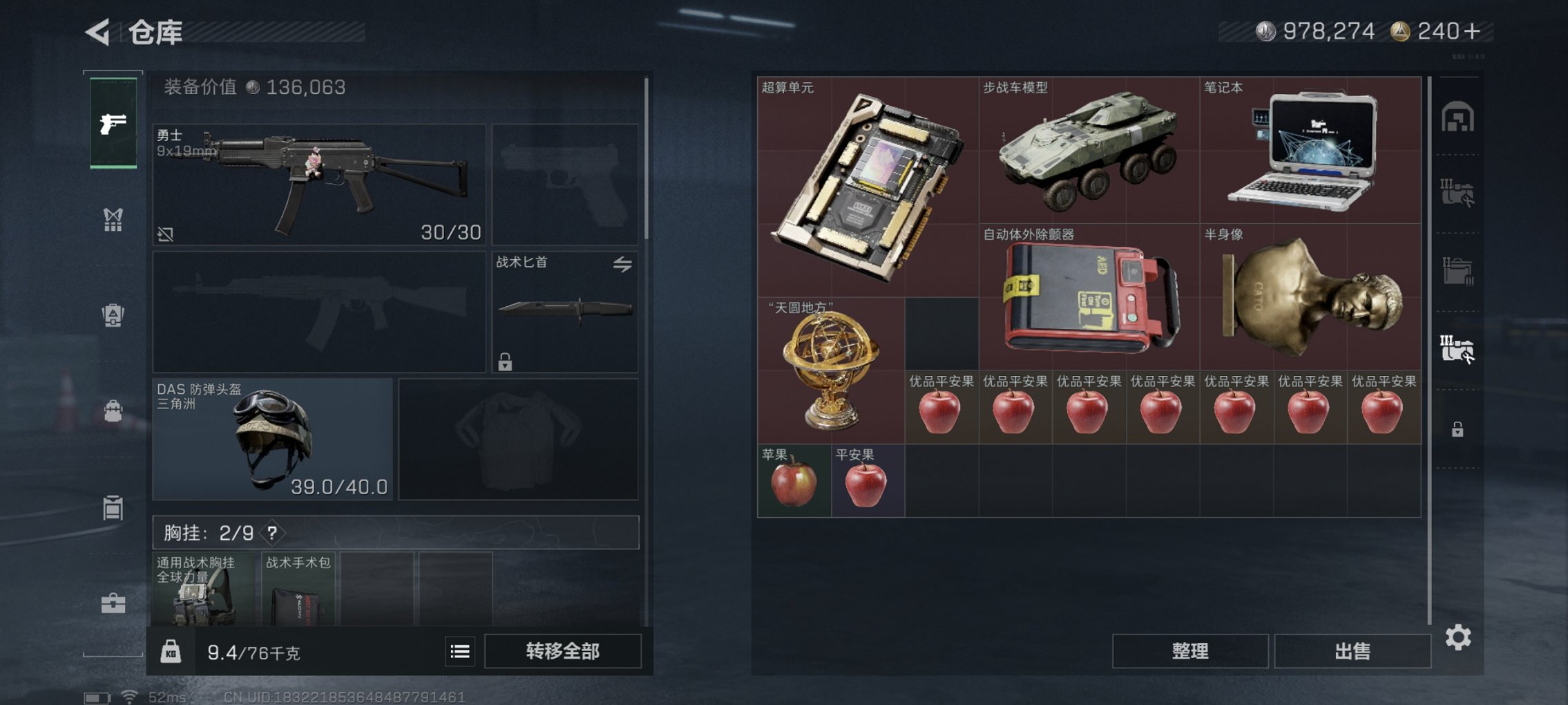Click the list view icon next to the weight display
The width and height of the screenshot is (1568, 705).
click(x=459, y=650)
